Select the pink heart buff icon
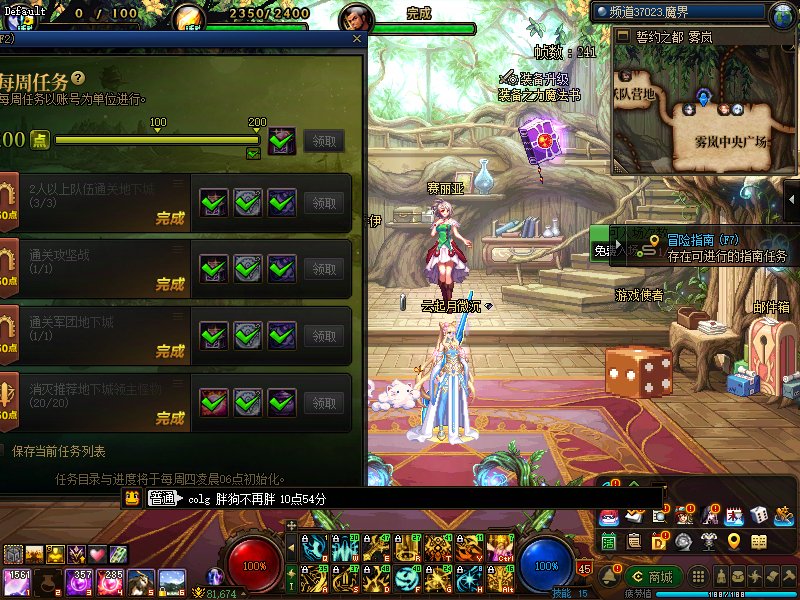 [97, 554]
